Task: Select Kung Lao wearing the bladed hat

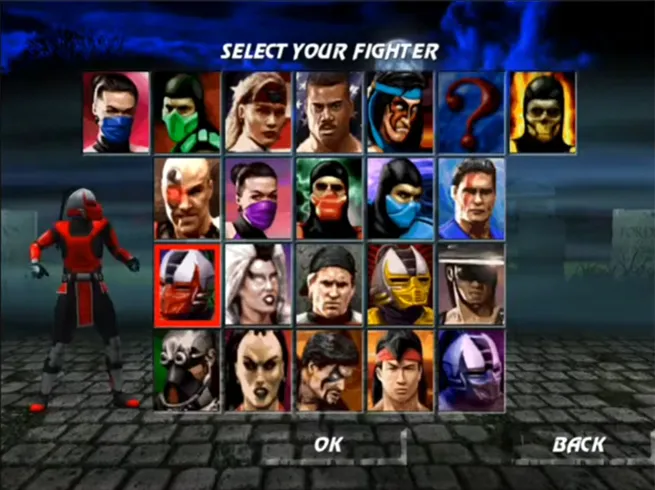Action: [472, 283]
